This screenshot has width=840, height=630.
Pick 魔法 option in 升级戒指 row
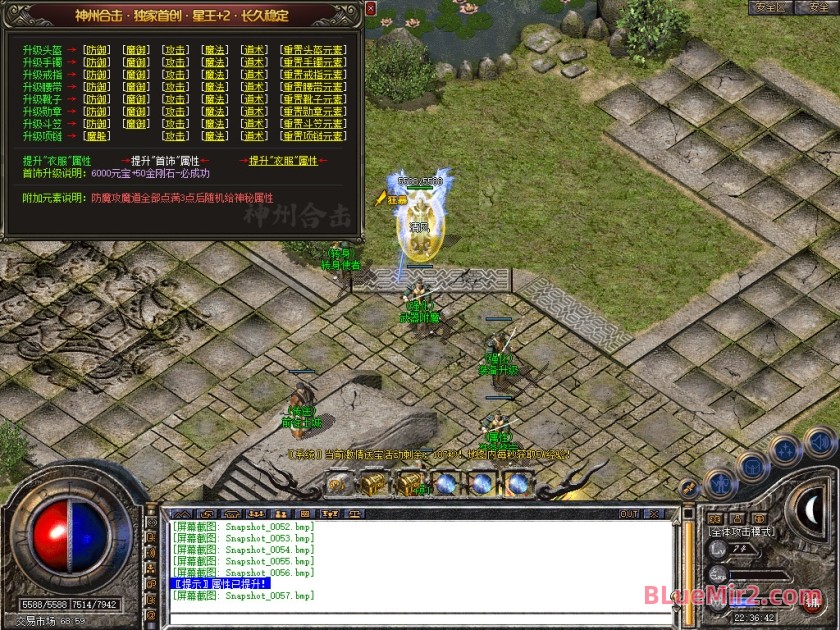click(x=214, y=74)
